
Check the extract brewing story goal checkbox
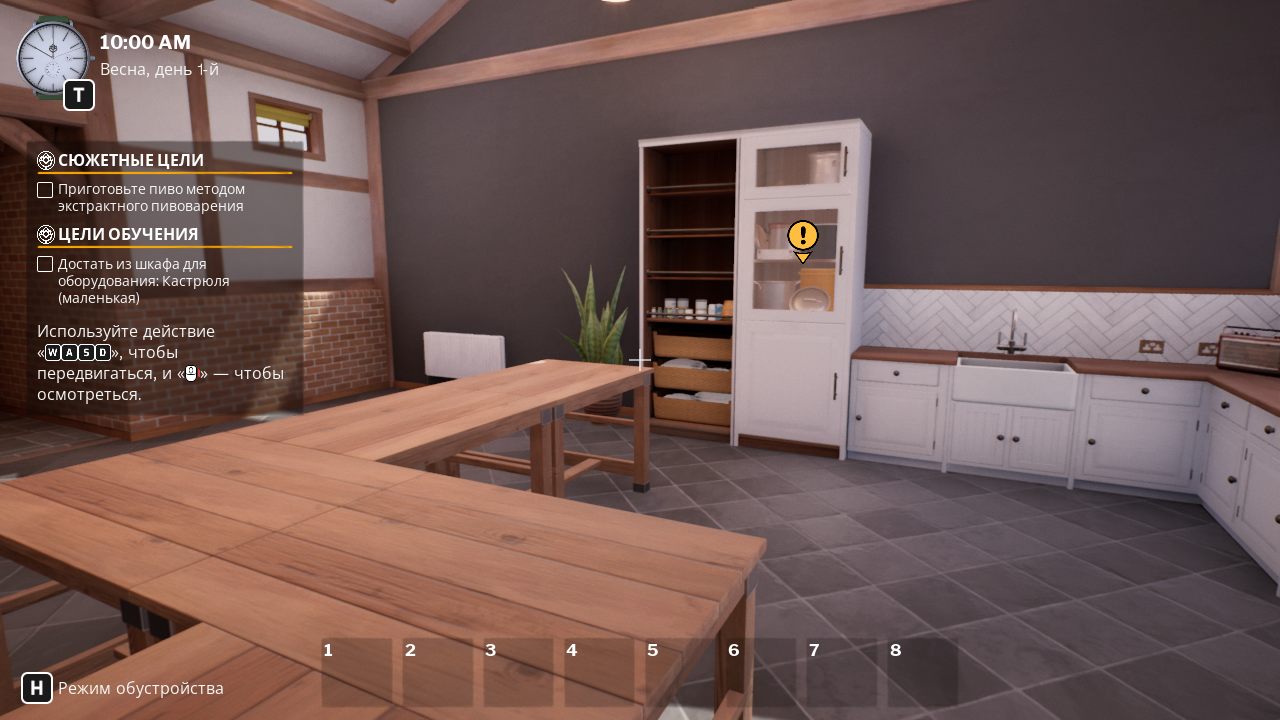click(x=45, y=189)
